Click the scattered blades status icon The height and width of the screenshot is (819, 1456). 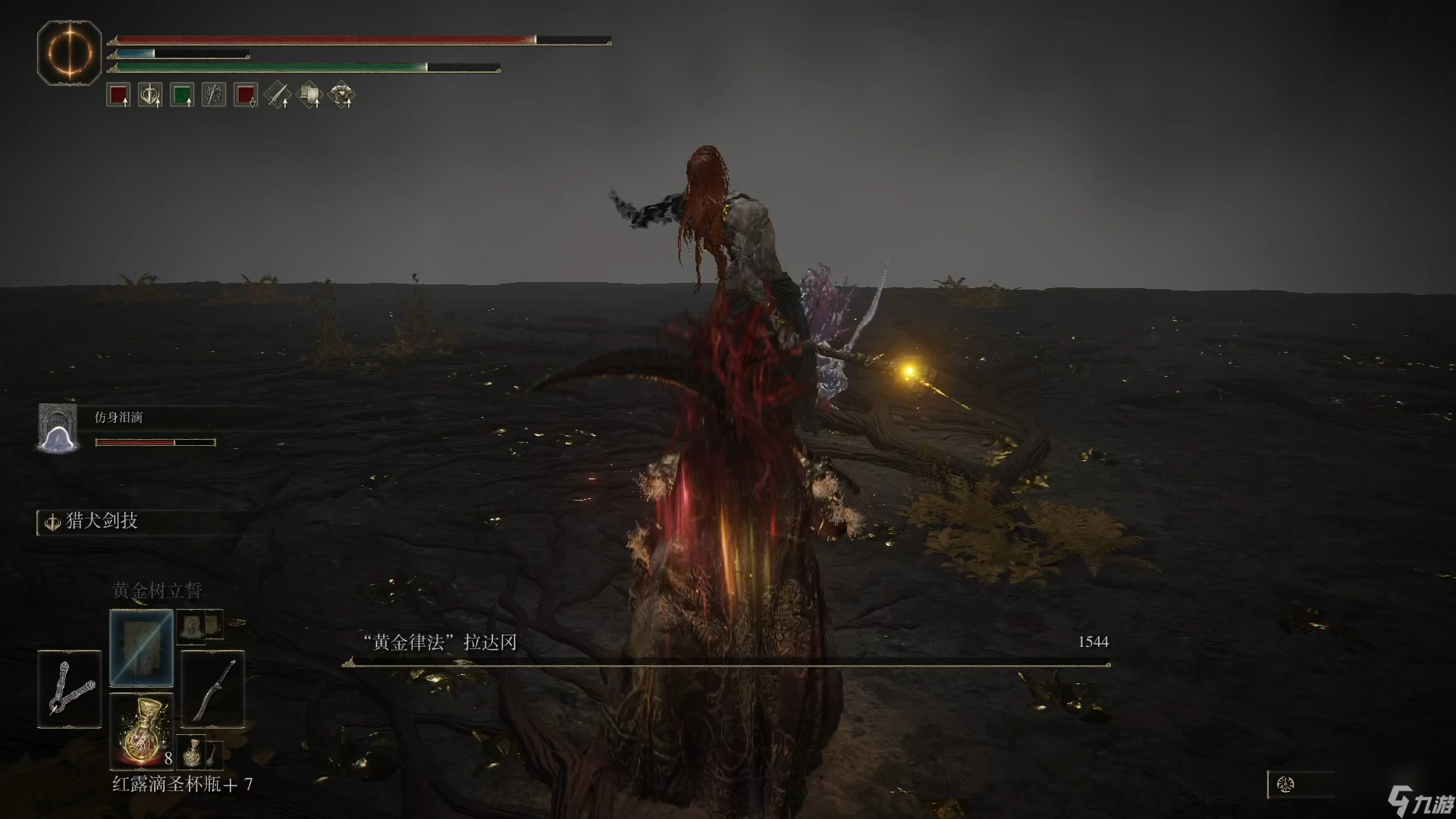click(x=214, y=96)
